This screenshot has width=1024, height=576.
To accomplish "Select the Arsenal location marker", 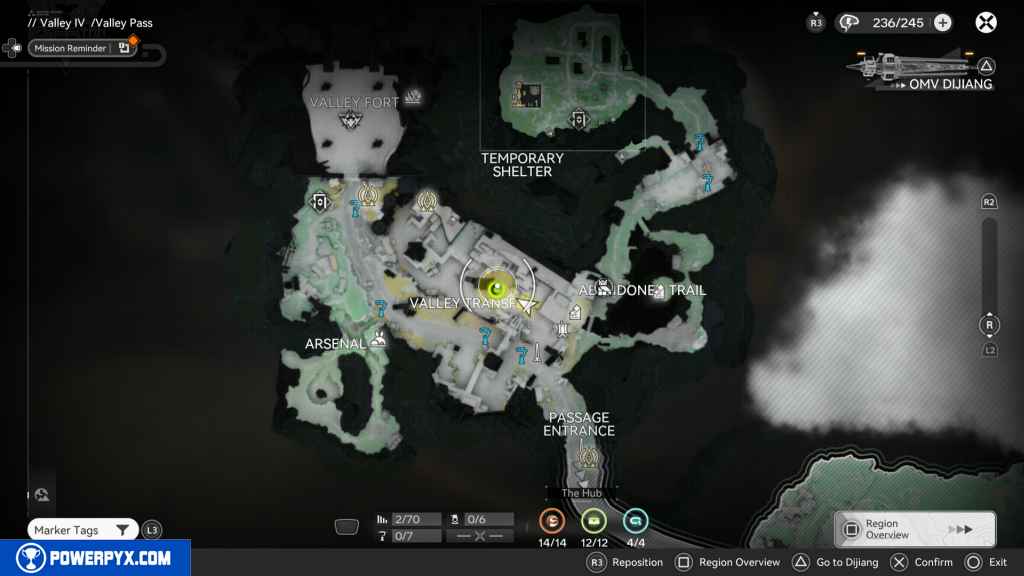I will coord(379,340).
